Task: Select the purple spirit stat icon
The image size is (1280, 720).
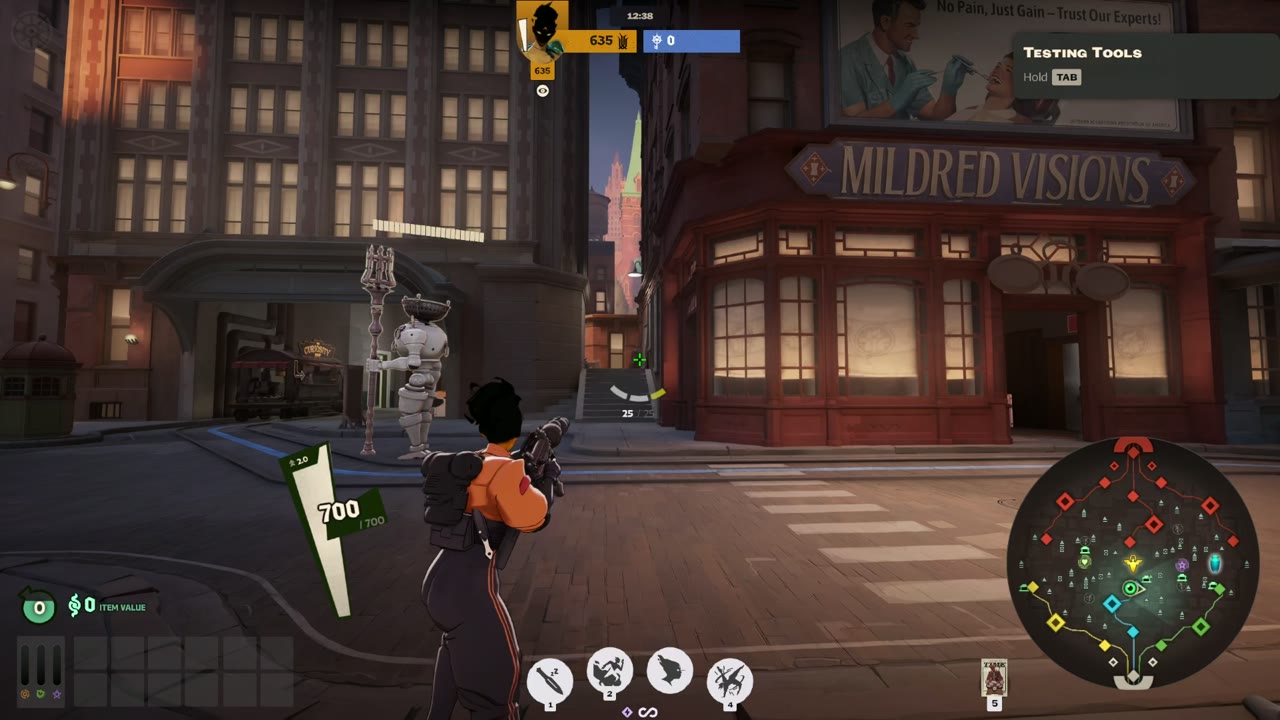Action: (57, 693)
